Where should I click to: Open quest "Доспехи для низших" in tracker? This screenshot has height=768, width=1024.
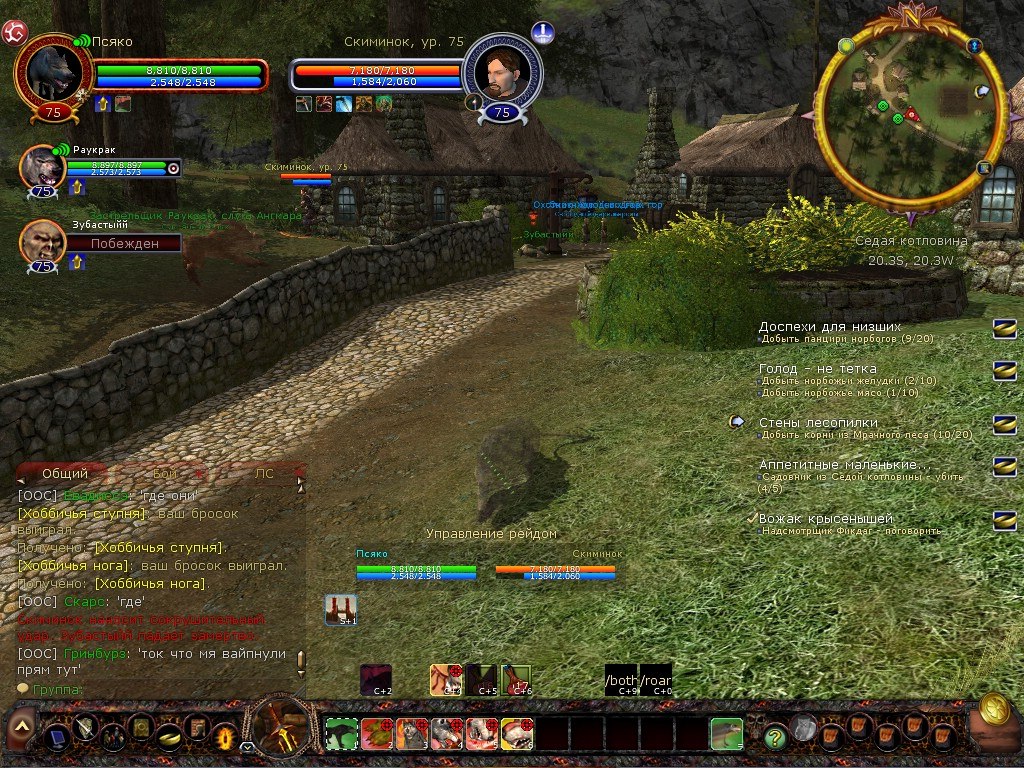[829, 327]
